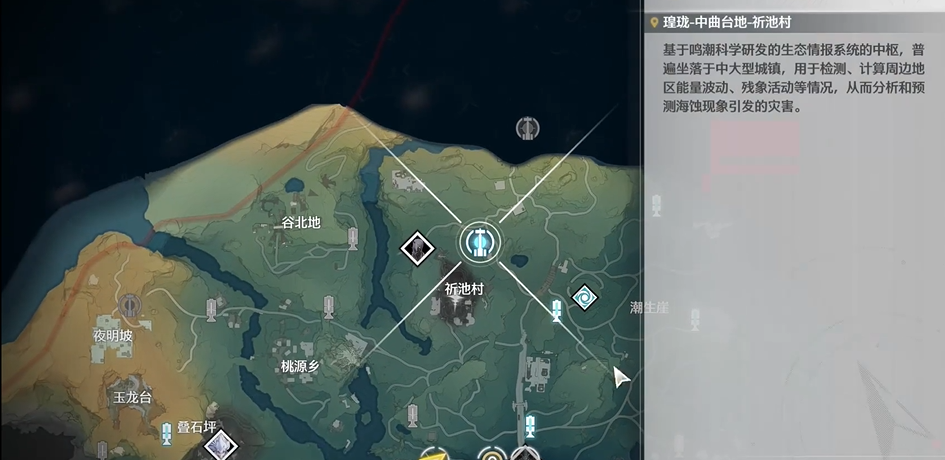The image size is (945, 460).
Task: Select the 谷北地 location label
Action: tap(301, 223)
